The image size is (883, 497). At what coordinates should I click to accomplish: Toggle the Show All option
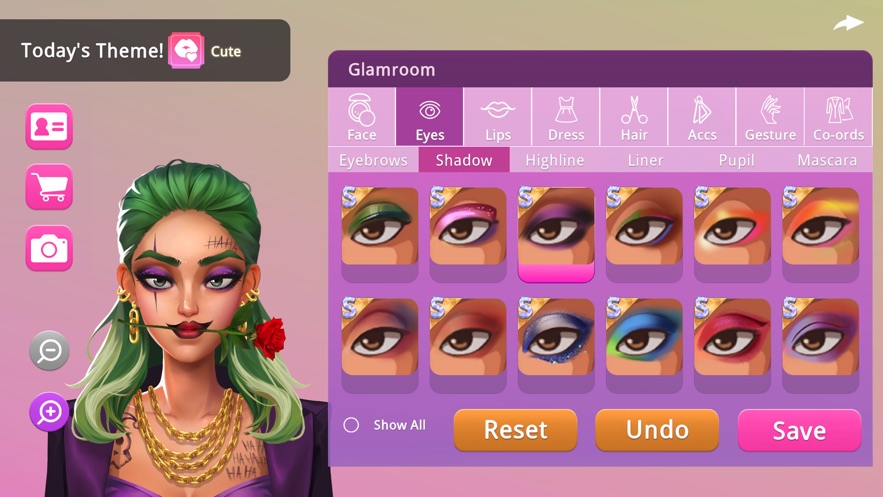point(351,425)
